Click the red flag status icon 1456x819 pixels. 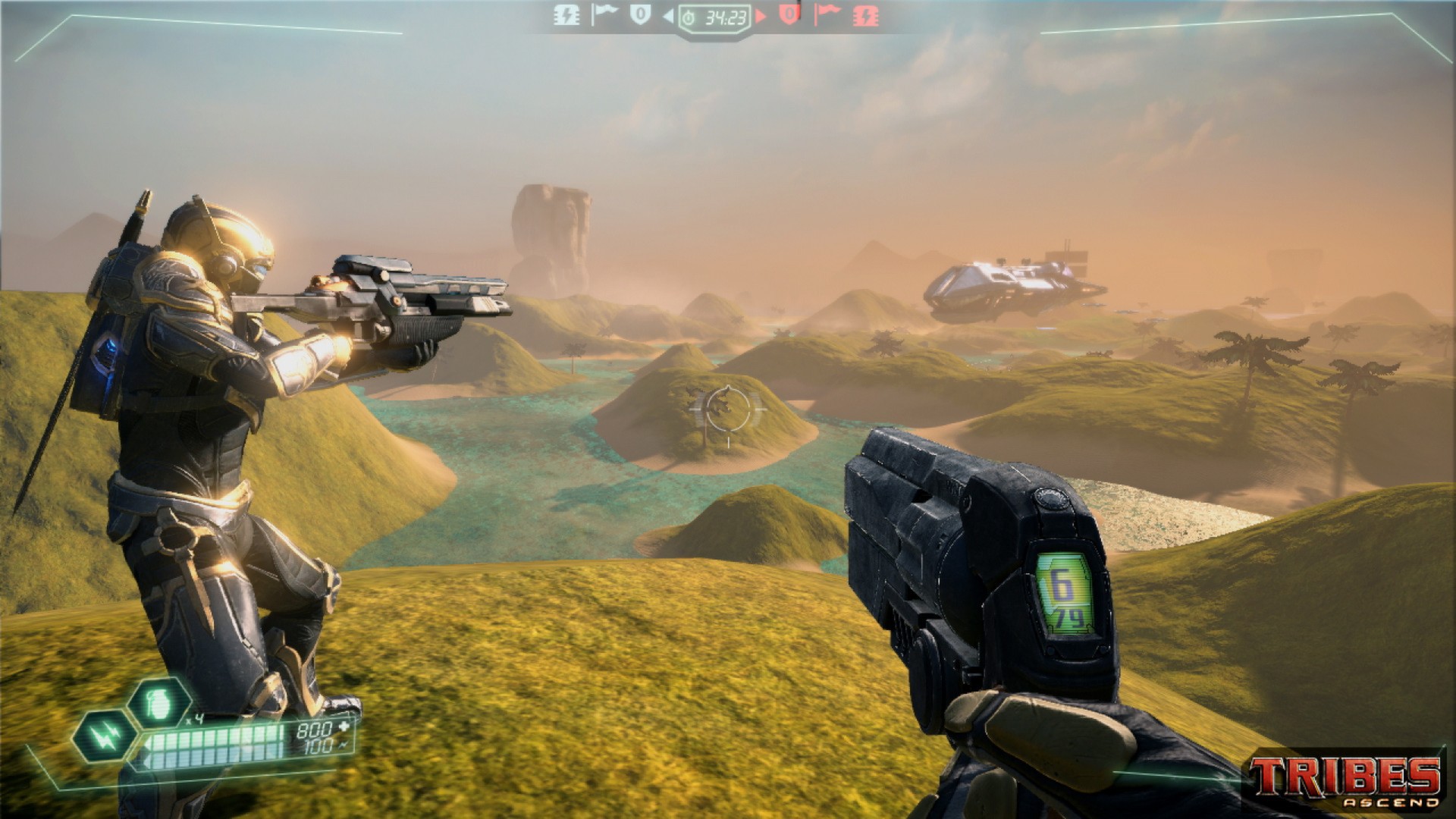[x=827, y=16]
